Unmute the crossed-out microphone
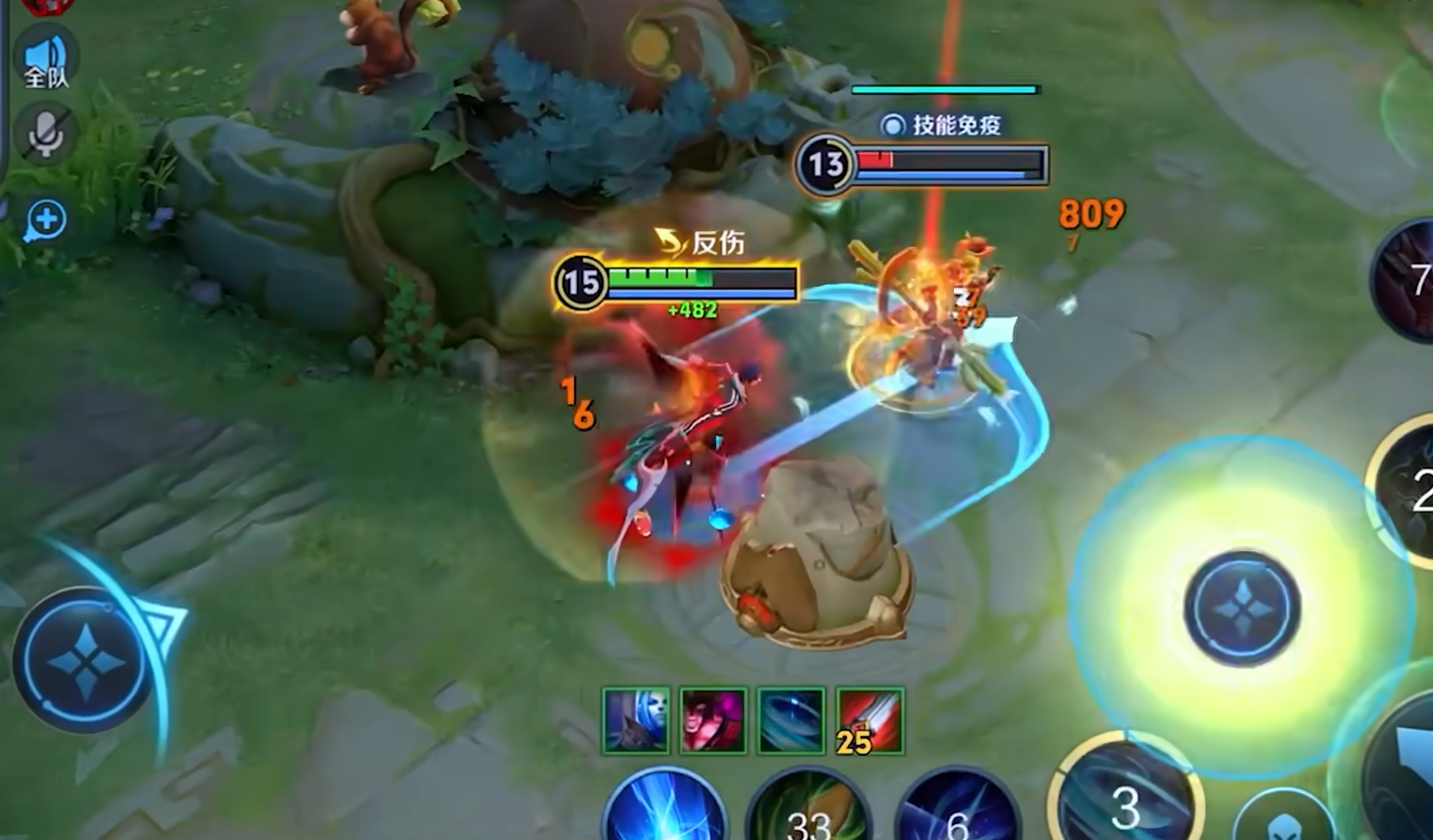This screenshot has width=1433, height=840. point(45,133)
